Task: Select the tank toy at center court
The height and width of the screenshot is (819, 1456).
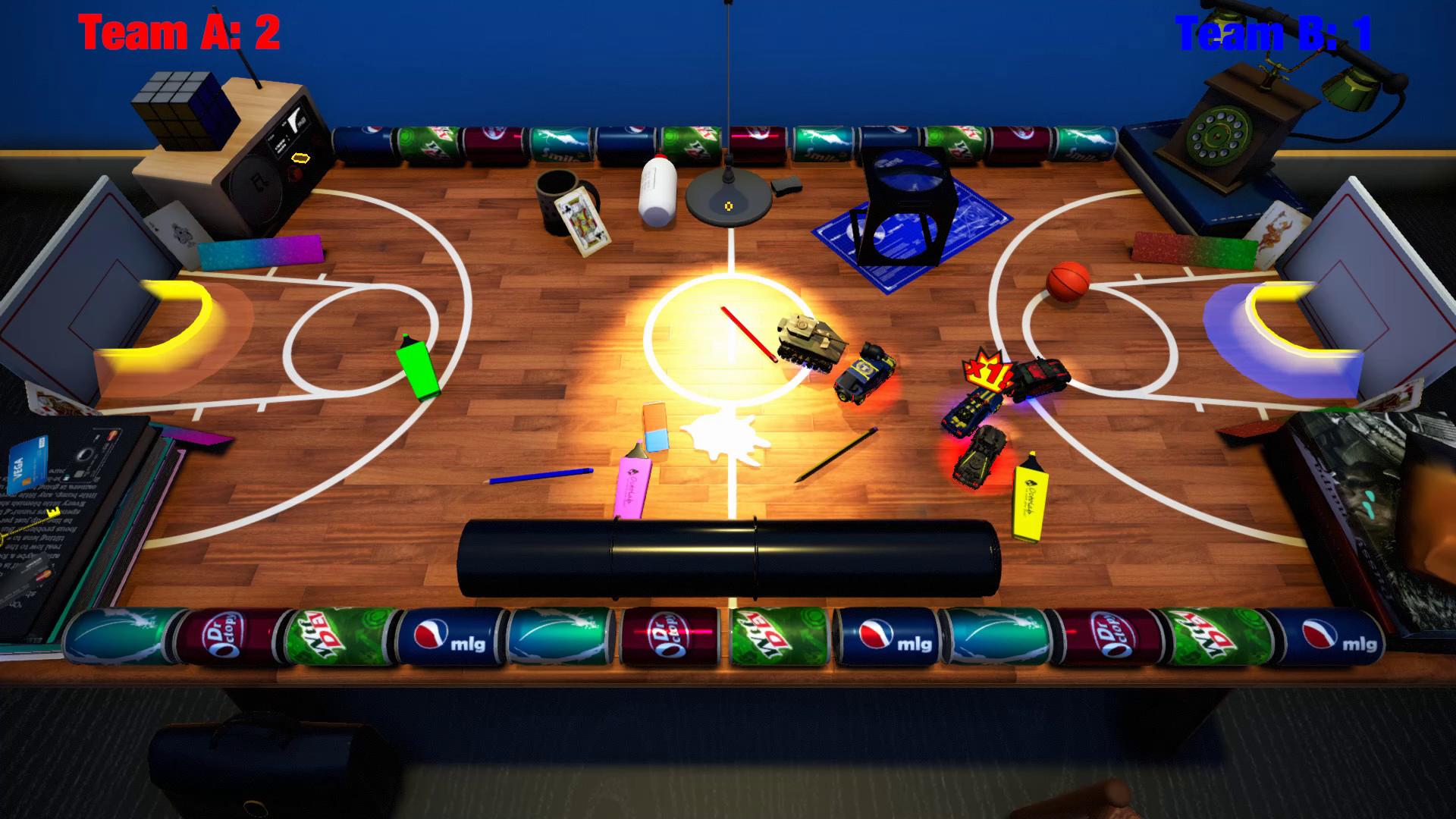Action: click(x=808, y=340)
